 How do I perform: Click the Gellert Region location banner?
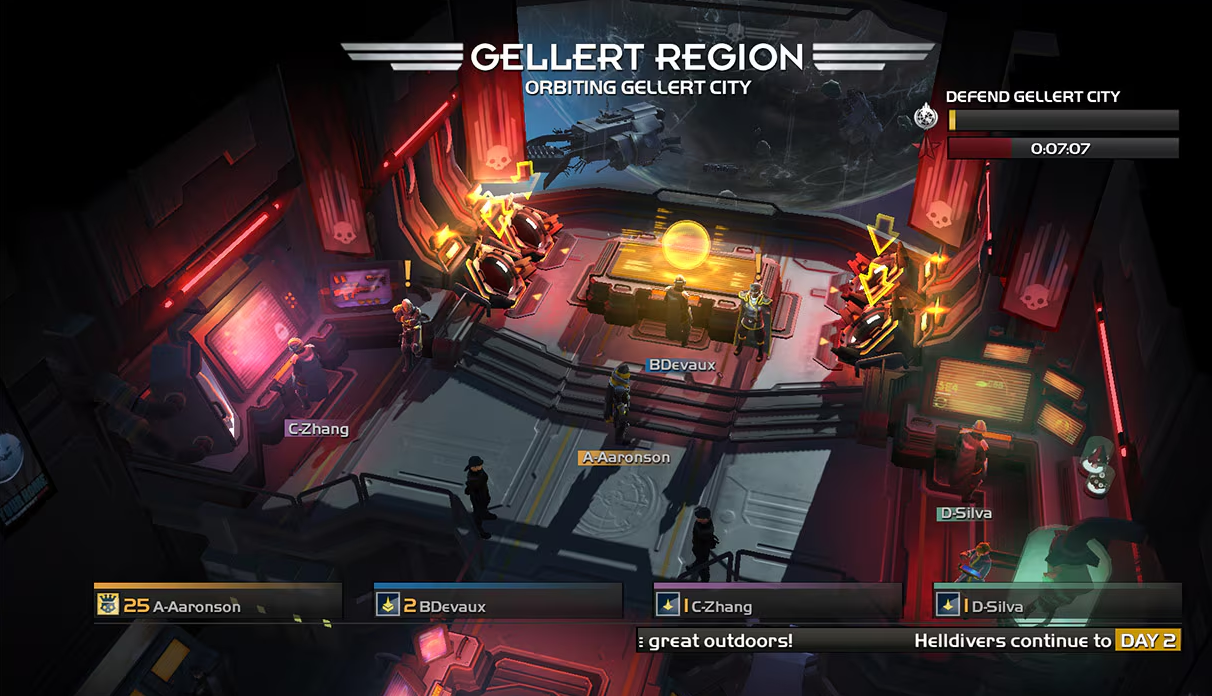pyautogui.click(x=637, y=67)
